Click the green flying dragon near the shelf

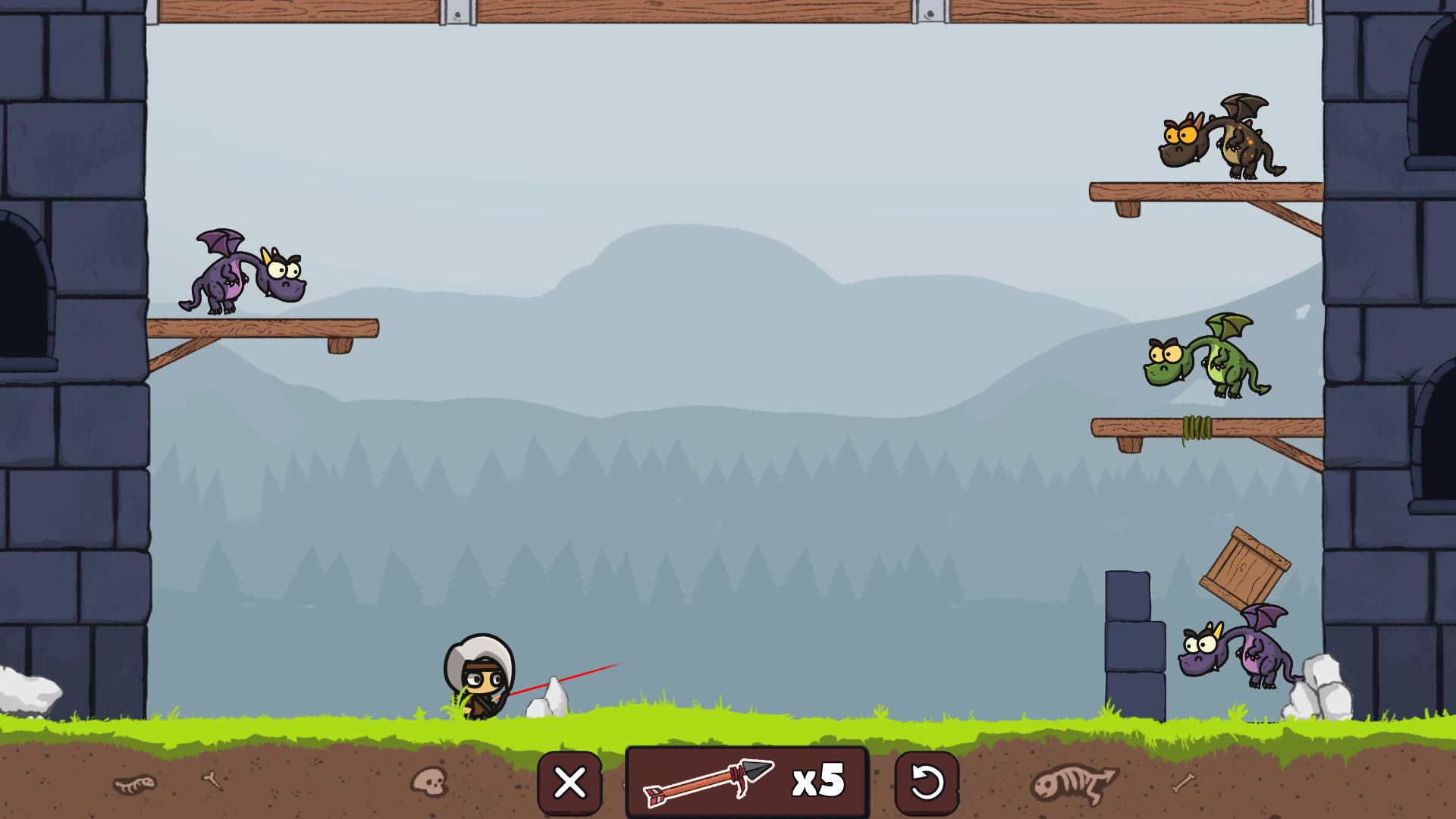pos(1213,364)
